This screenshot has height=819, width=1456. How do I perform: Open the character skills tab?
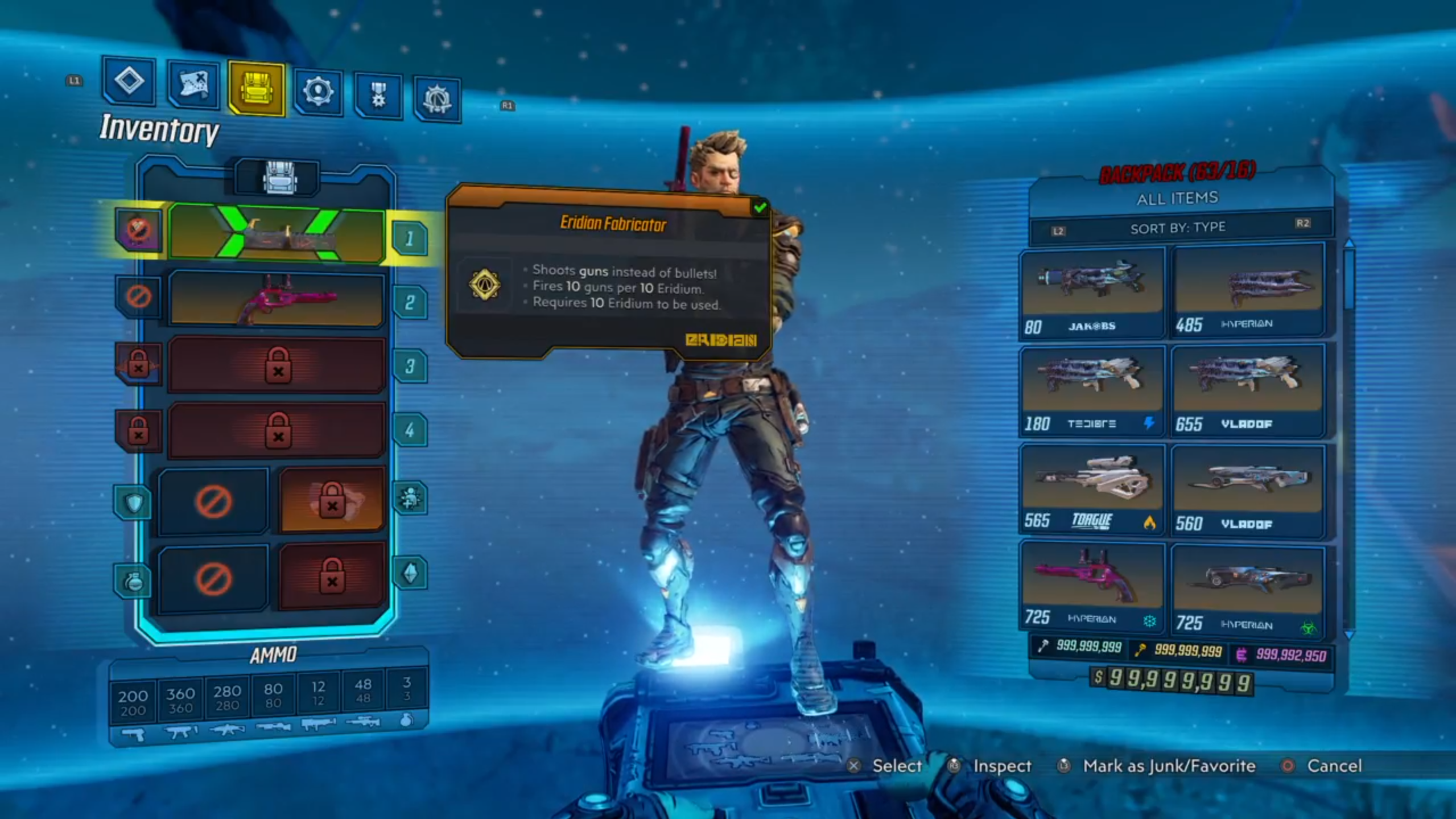click(318, 92)
